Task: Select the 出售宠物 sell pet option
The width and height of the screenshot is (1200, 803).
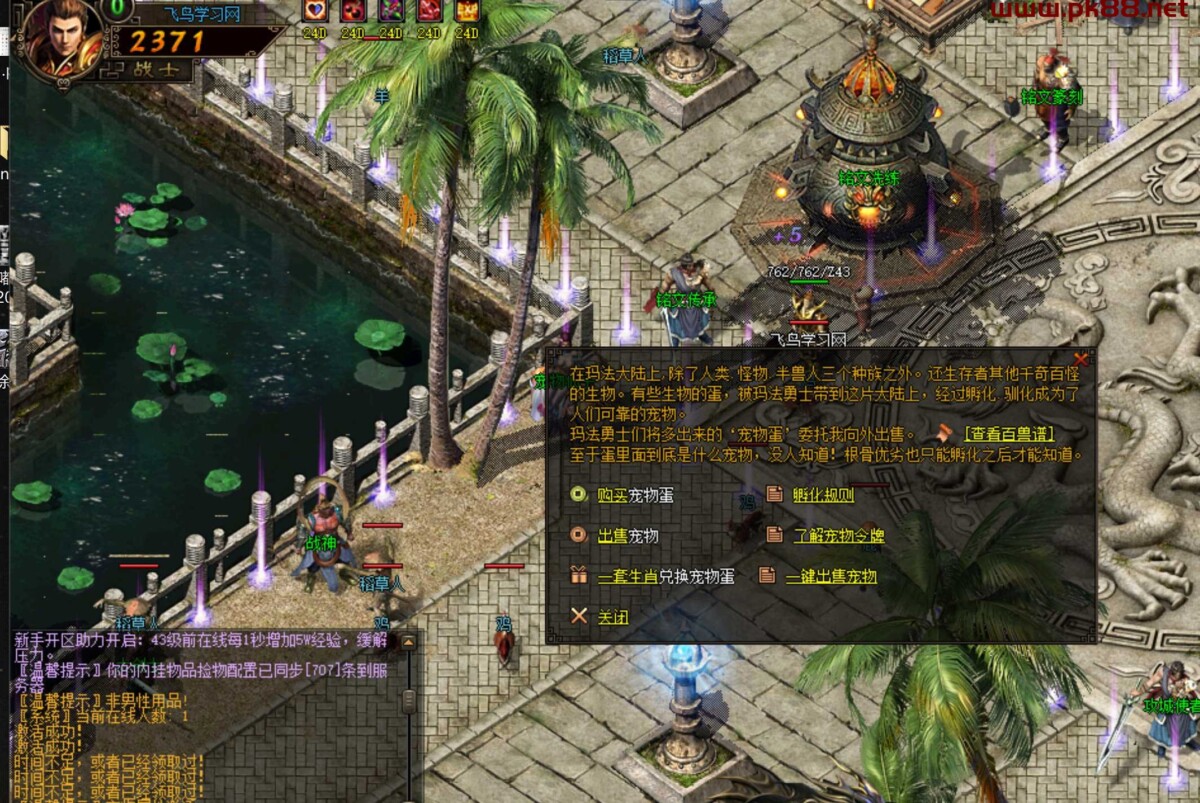Action: (x=628, y=536)
